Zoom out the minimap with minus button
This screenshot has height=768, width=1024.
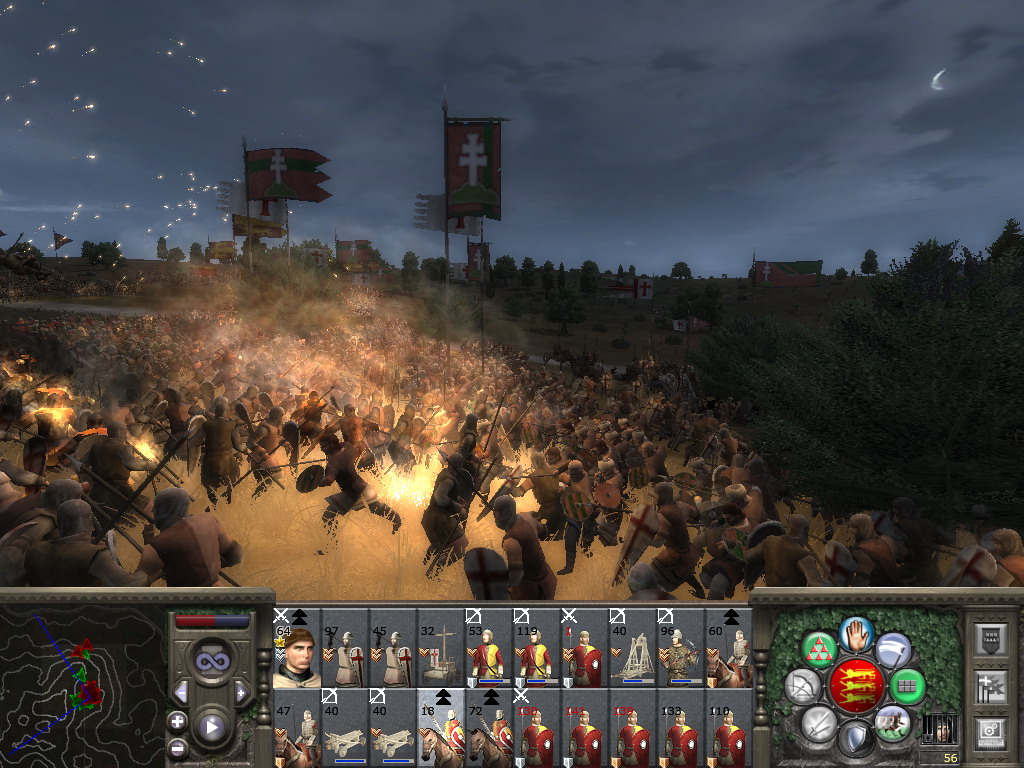(178, 747)
